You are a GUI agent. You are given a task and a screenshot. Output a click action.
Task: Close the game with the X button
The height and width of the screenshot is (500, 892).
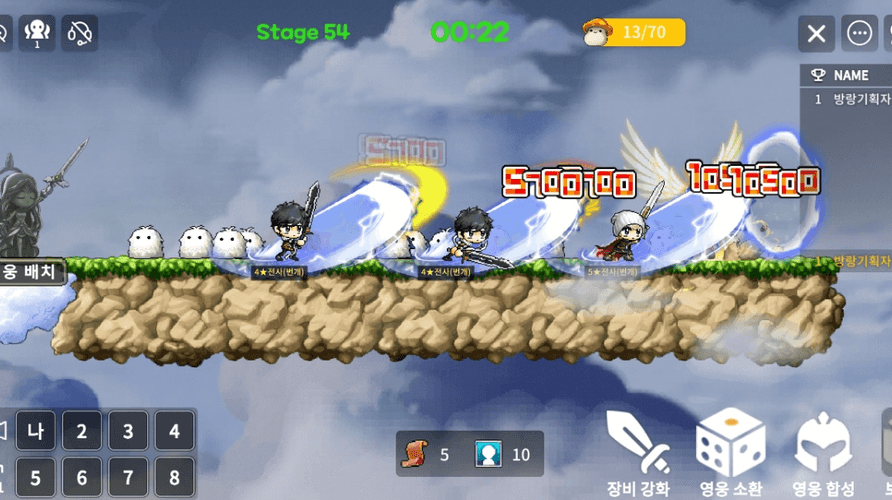816,33
